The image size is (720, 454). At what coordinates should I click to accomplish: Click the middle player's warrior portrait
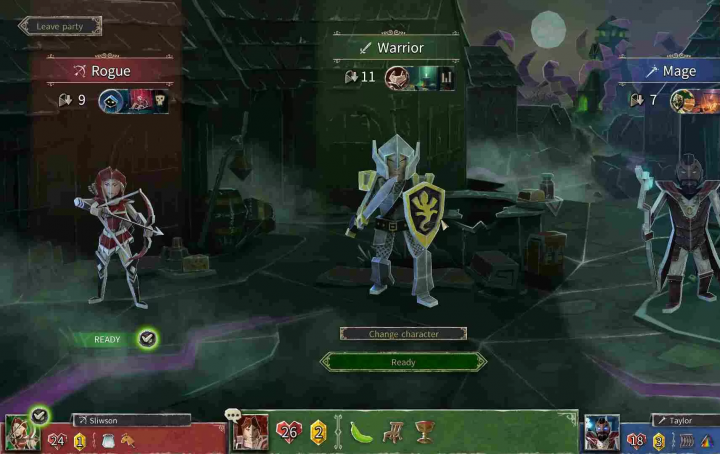click(251, 433)
